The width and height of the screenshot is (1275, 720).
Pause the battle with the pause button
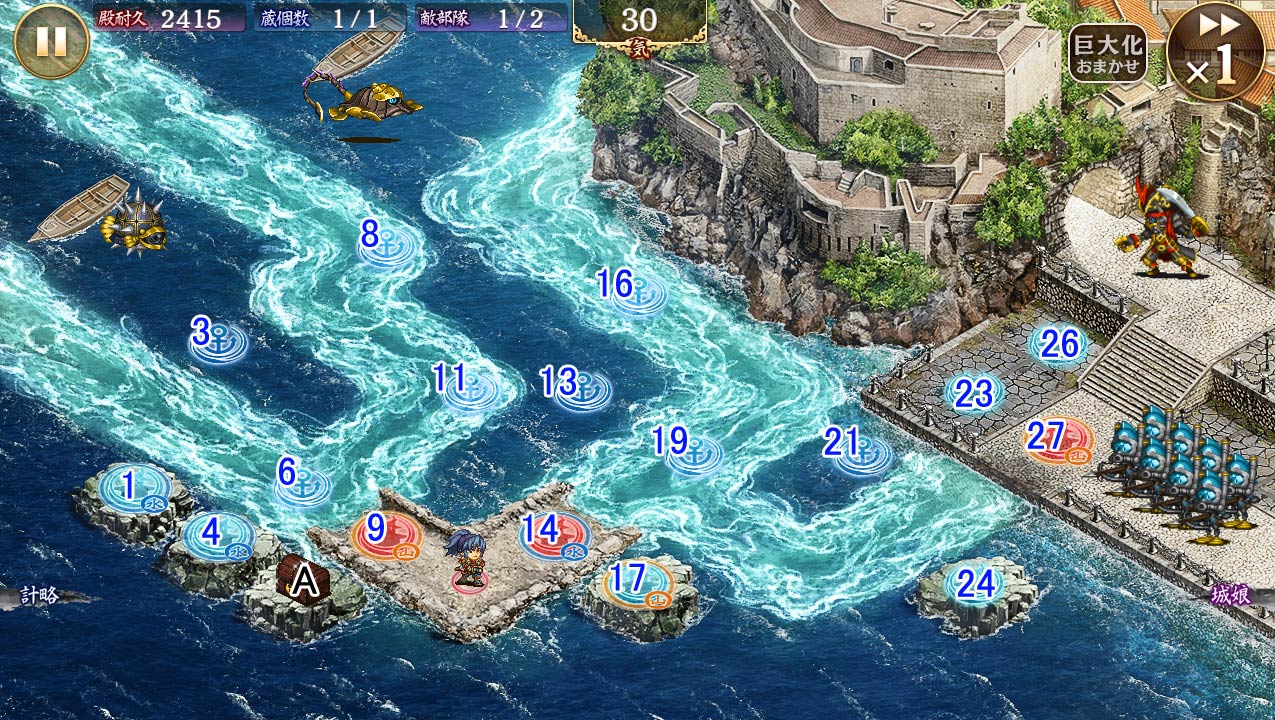tap(51, 42)
